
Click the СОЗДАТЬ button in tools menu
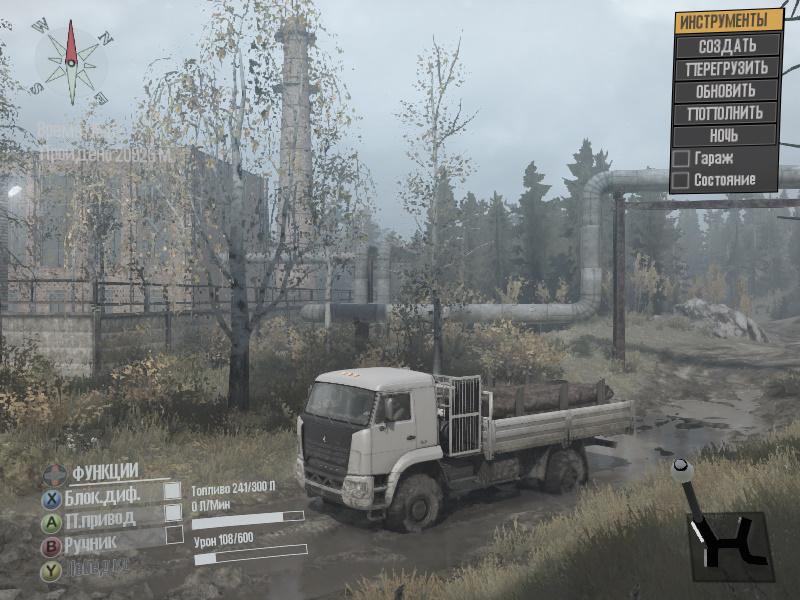coord(727,46)
